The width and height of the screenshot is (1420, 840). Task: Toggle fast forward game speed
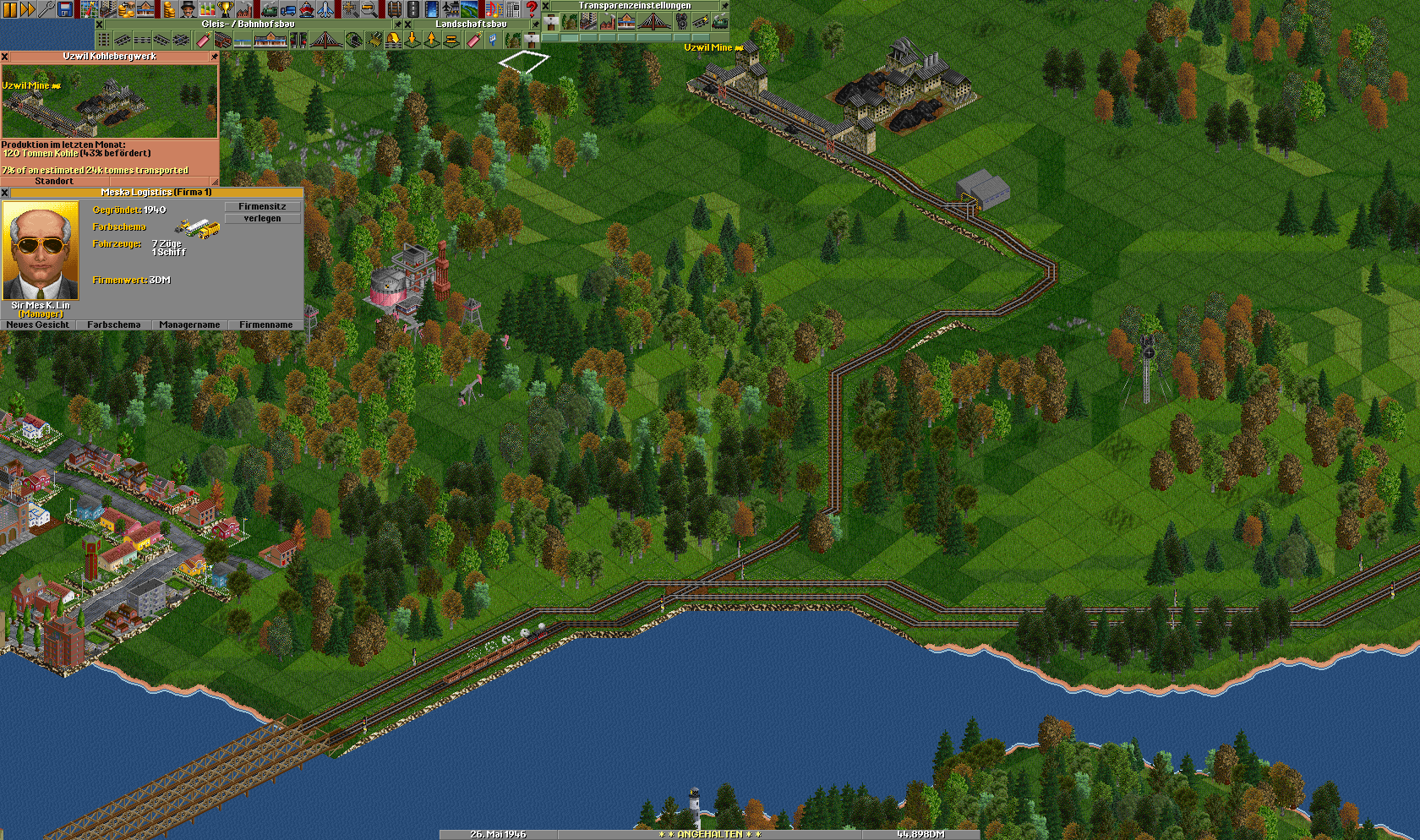pyautogui.click(x=28, y=9)
